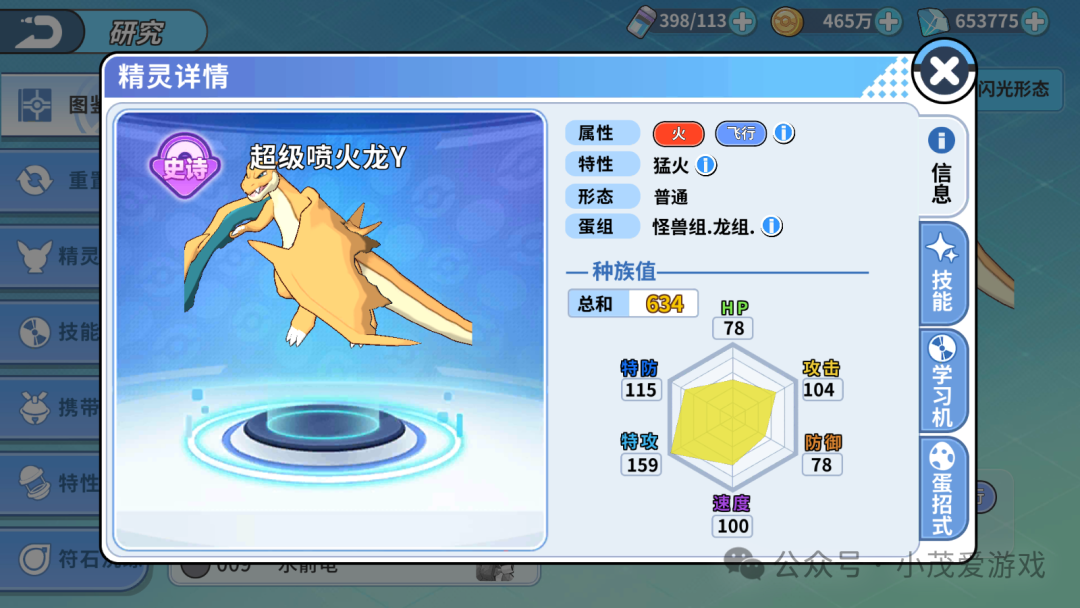Open the 技能 side tab

pyautogui.click(x=942, y=274)
